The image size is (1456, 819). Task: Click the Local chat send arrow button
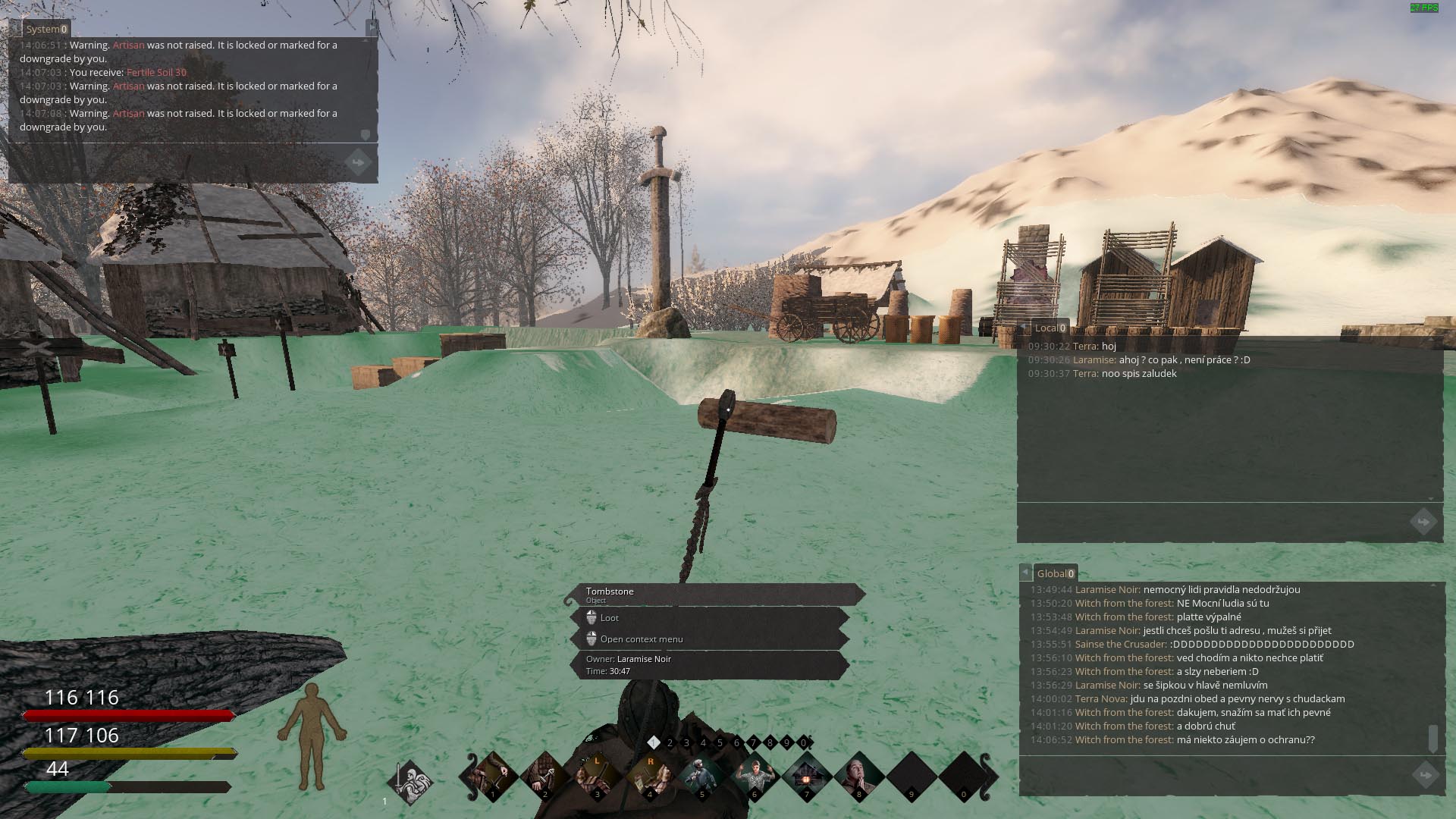pos(1423,522)
